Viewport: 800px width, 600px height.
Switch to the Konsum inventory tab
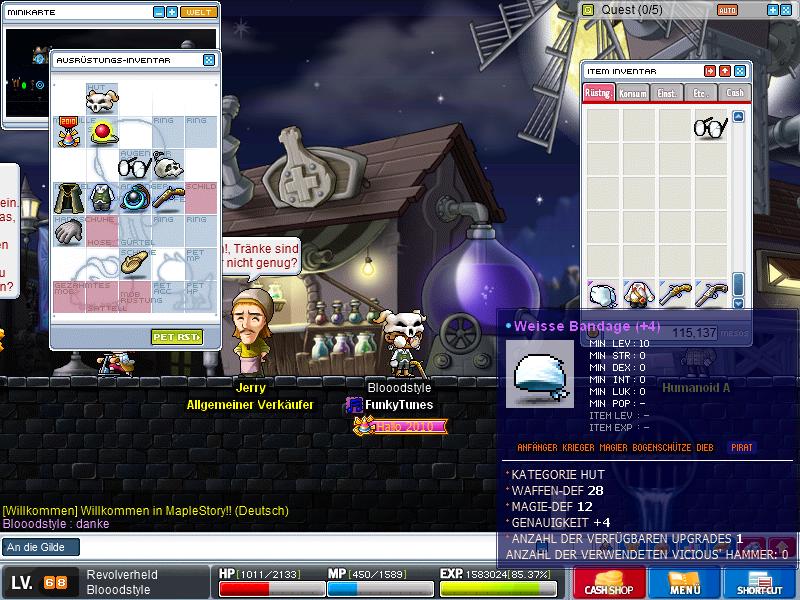pos(633,93)
